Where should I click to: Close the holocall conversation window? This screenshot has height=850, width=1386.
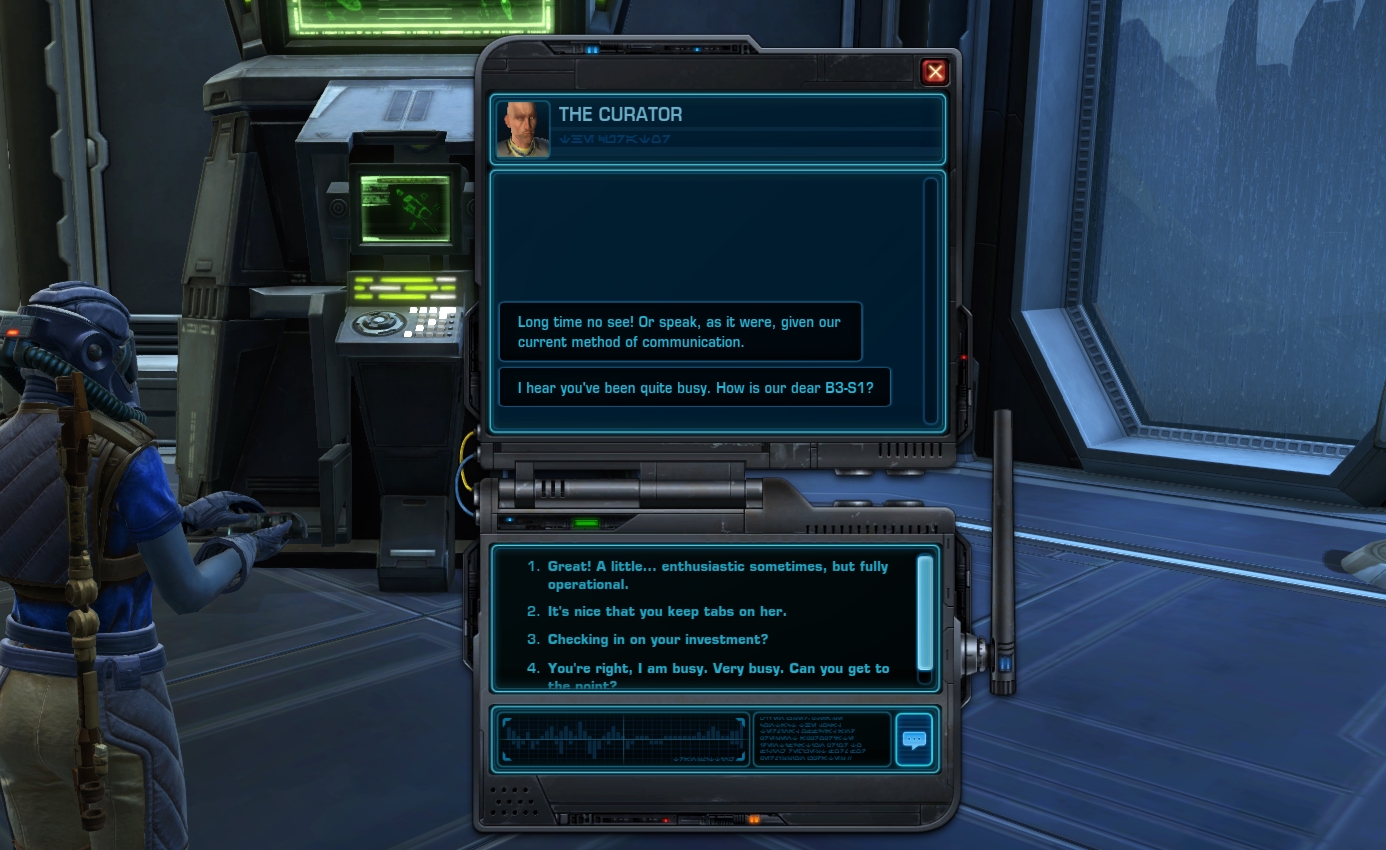coord(934,71)
